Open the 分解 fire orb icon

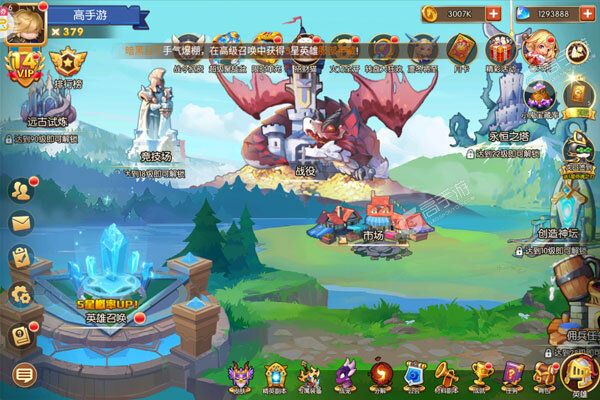pyautogui.click(x=380, y=375)
